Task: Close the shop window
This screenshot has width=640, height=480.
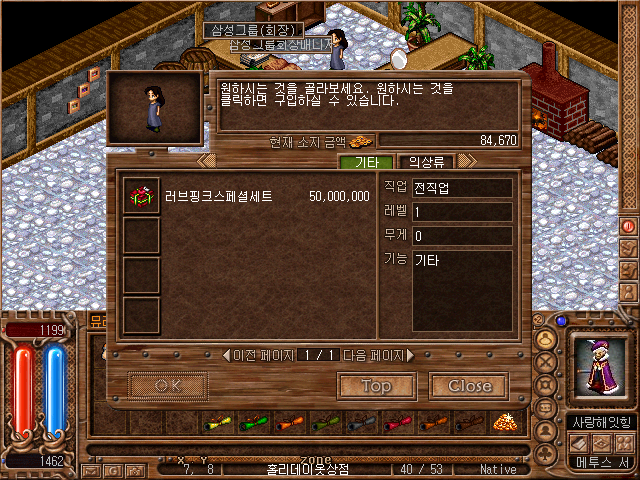Action: (469, 385)
